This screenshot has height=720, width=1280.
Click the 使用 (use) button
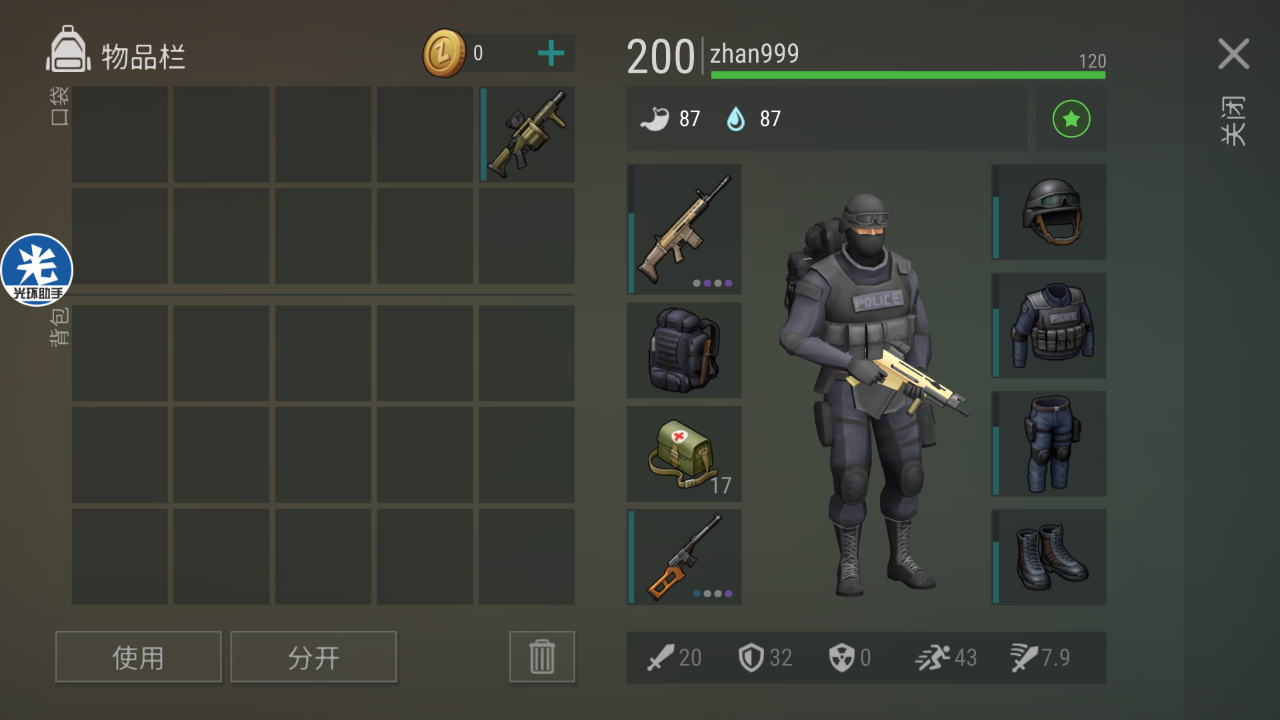click(x=138, y=657)
